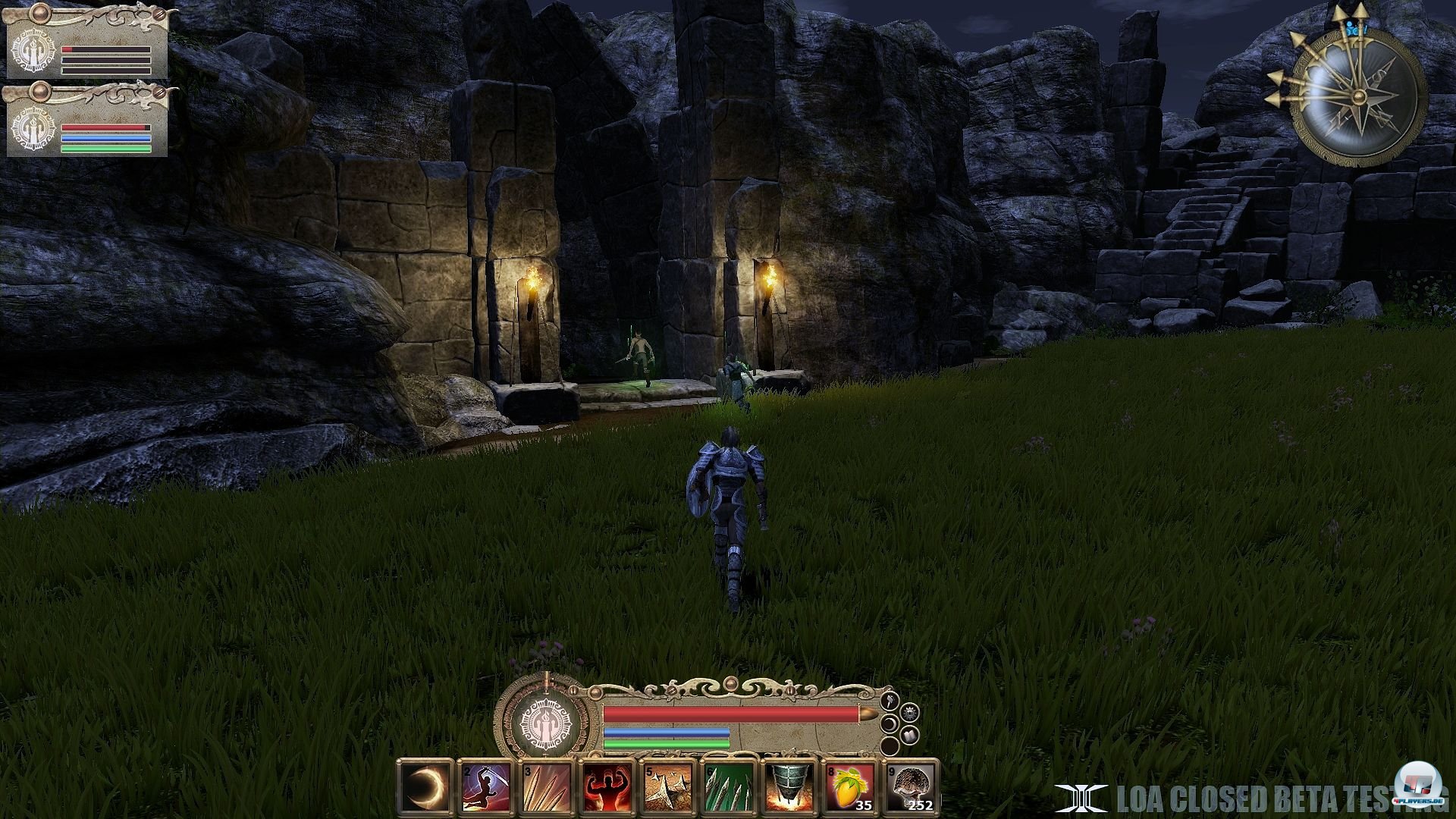This screenshot has height=819, width=1456.
Task: Use the mushroom item with 252 count
Action: tap(910, 788)
